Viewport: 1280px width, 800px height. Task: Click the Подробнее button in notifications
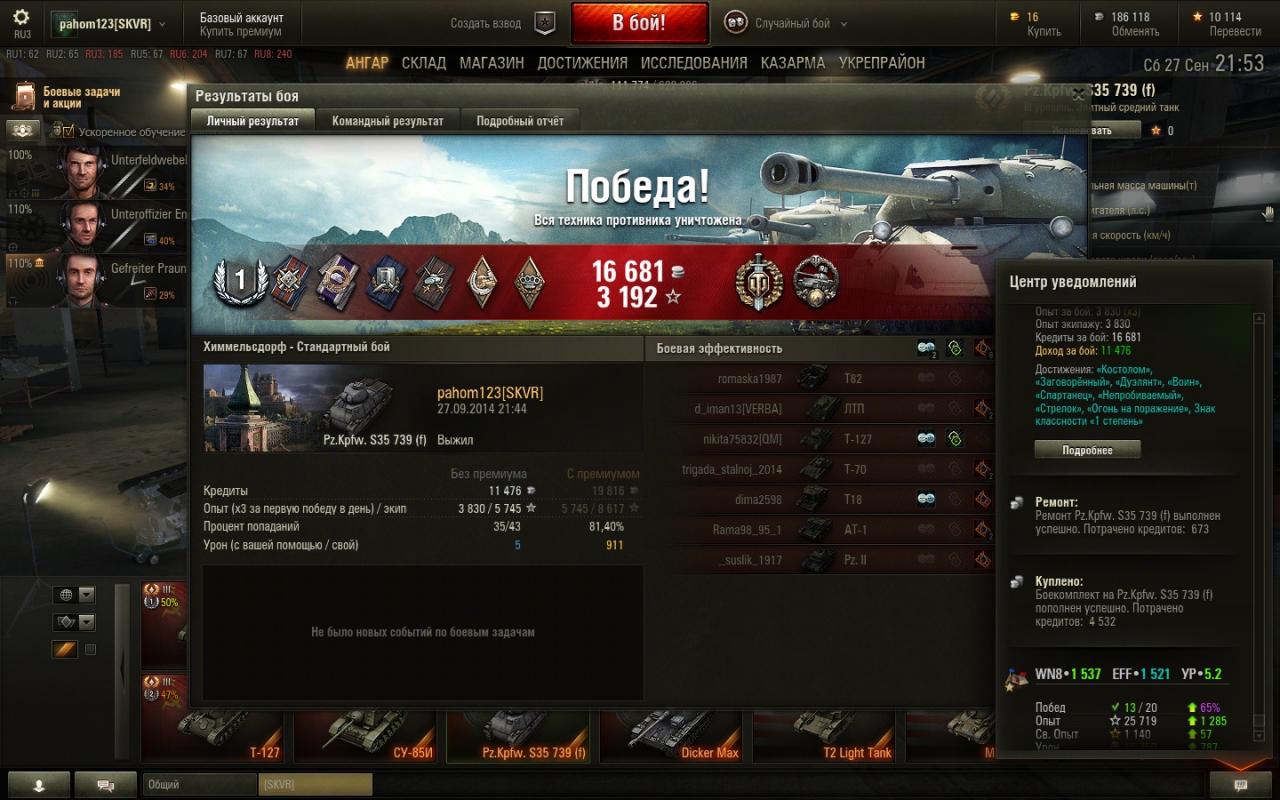(x=1087, y=450)
